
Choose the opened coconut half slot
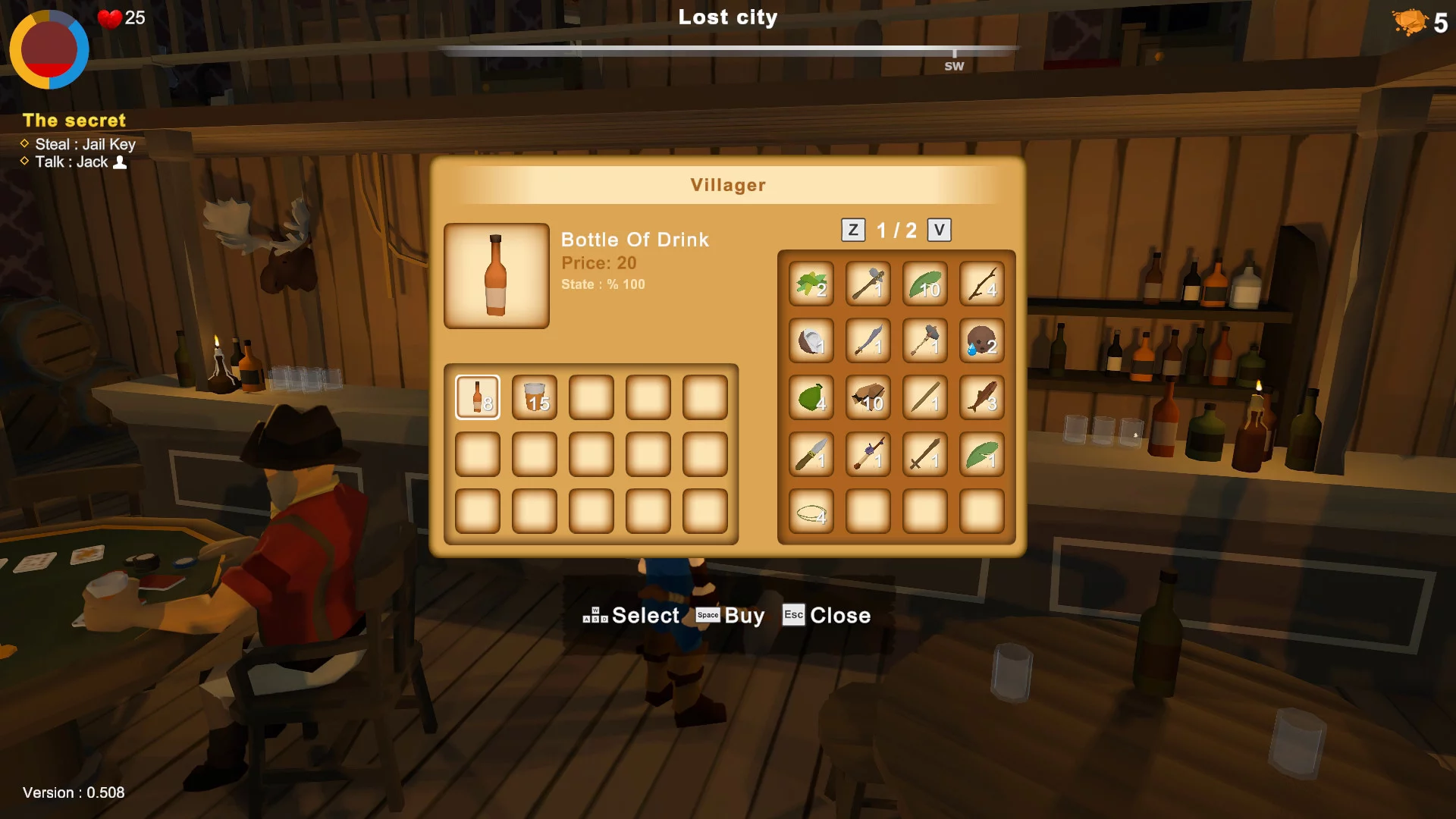point(811,340)
